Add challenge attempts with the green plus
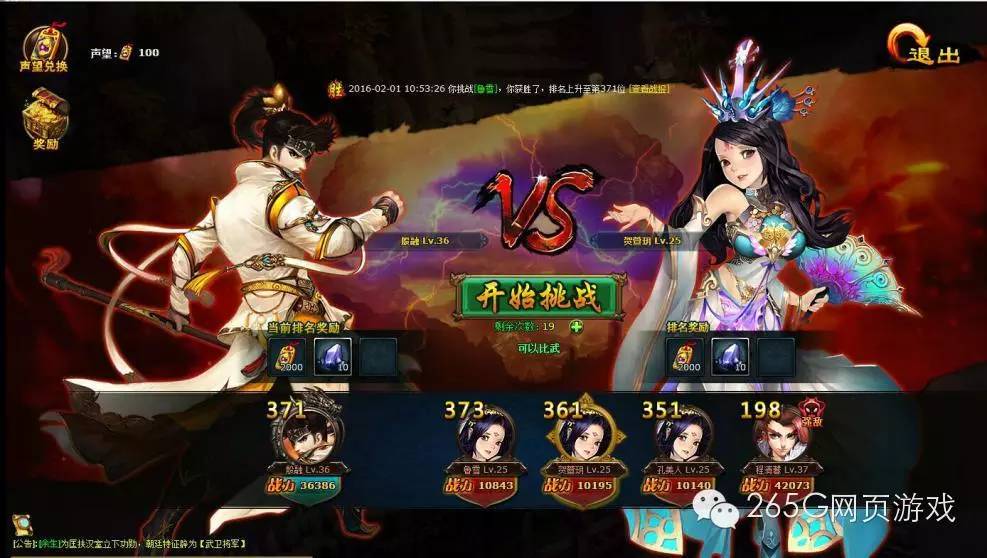The image size is (987, 558). click(576, 327)
